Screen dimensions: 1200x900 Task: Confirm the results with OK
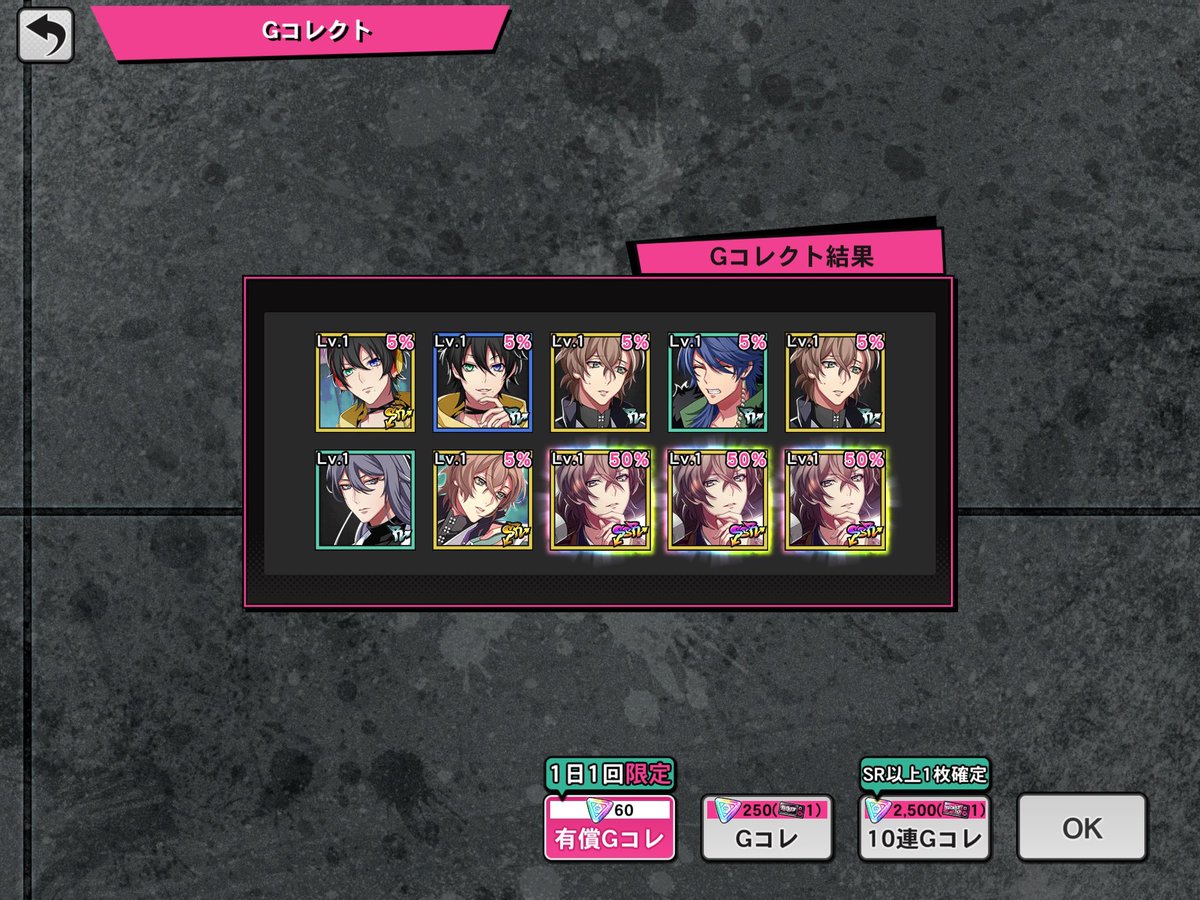1082,827
